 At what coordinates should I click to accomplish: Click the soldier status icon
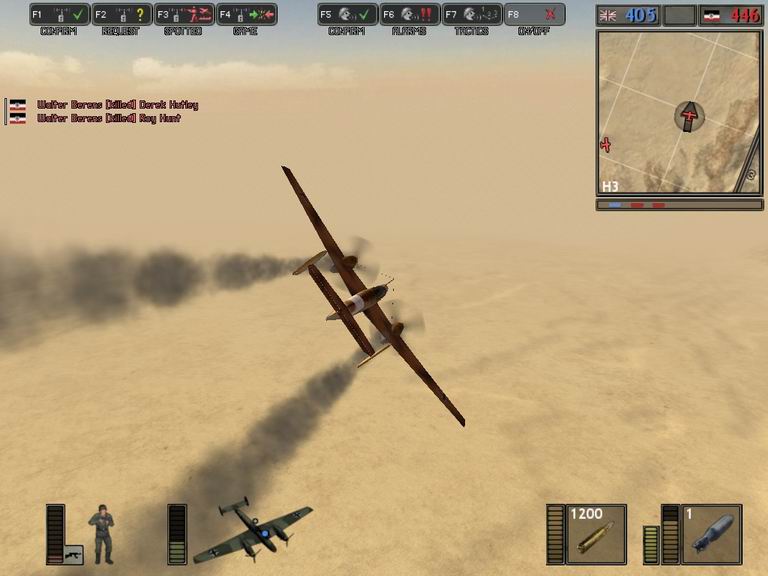(101, 534)
